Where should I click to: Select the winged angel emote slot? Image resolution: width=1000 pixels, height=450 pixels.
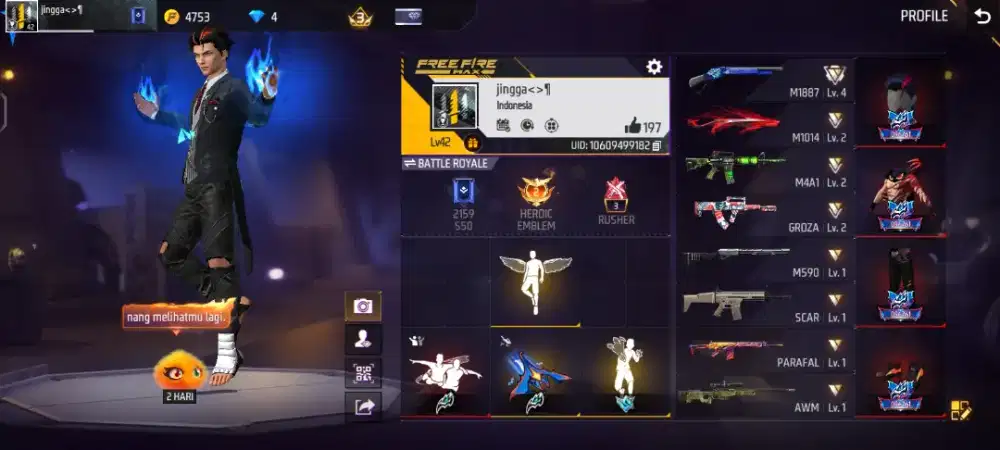click(x=535, y=281)
